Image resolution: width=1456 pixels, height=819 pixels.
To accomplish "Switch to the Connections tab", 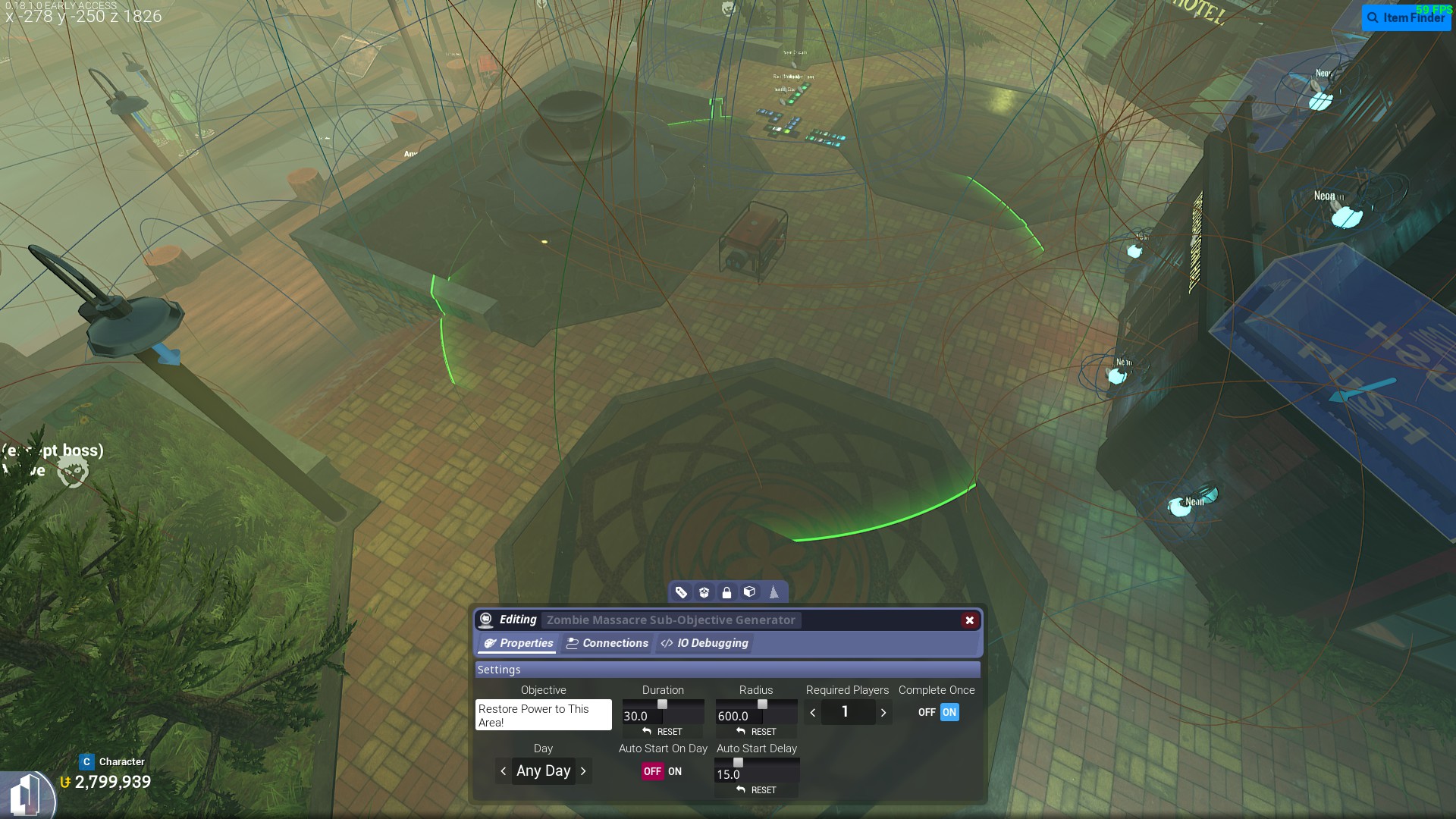I will click(607, 643).
